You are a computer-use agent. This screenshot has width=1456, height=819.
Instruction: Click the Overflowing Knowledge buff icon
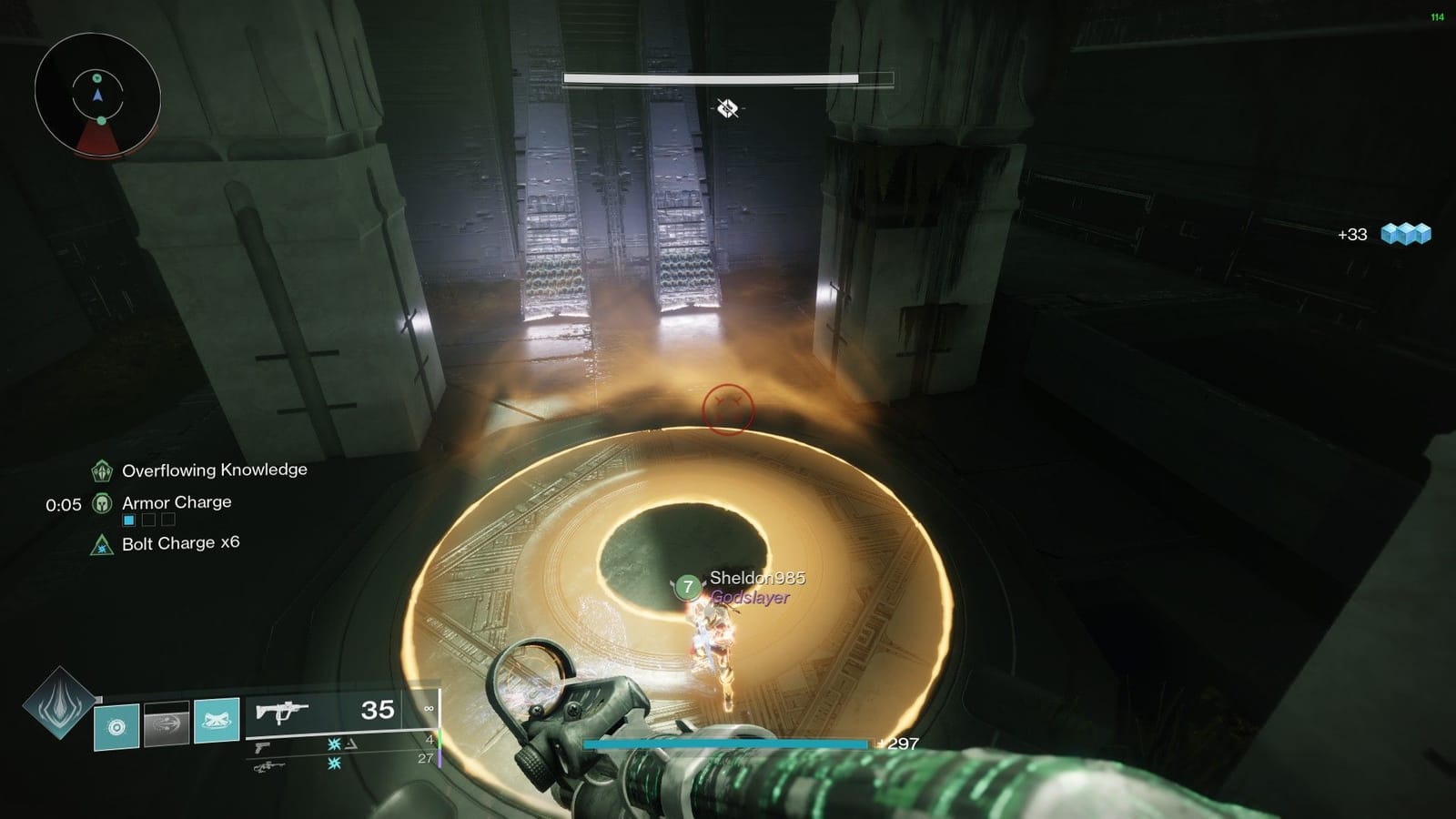[100, 470]
